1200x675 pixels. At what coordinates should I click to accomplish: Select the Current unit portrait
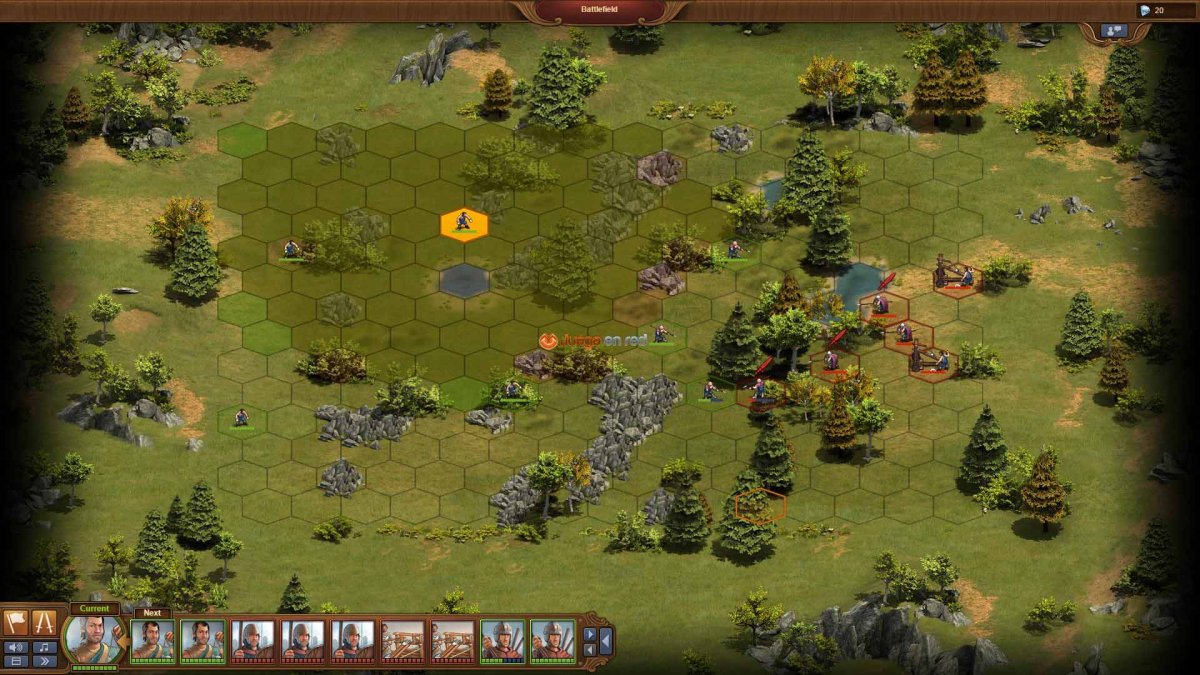[94, 639]
